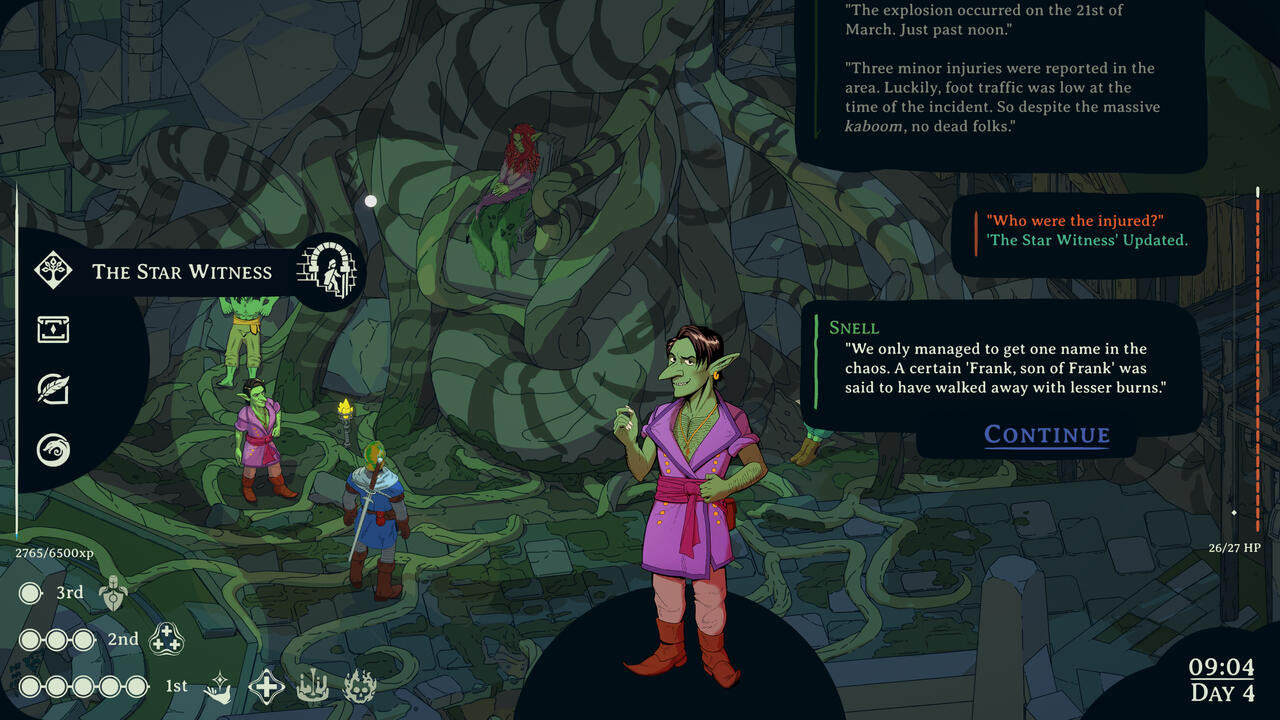
Task: Cast the 1st-level single-cross healing spell
Action: point(266,687)
